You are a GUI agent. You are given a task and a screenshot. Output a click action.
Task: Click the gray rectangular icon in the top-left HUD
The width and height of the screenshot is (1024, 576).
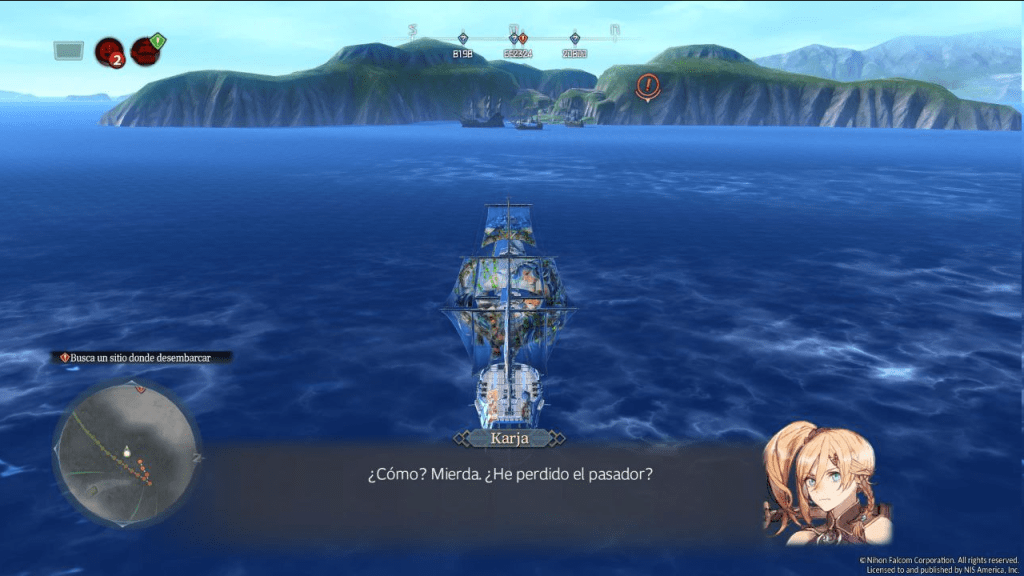(x=69, y=50)
